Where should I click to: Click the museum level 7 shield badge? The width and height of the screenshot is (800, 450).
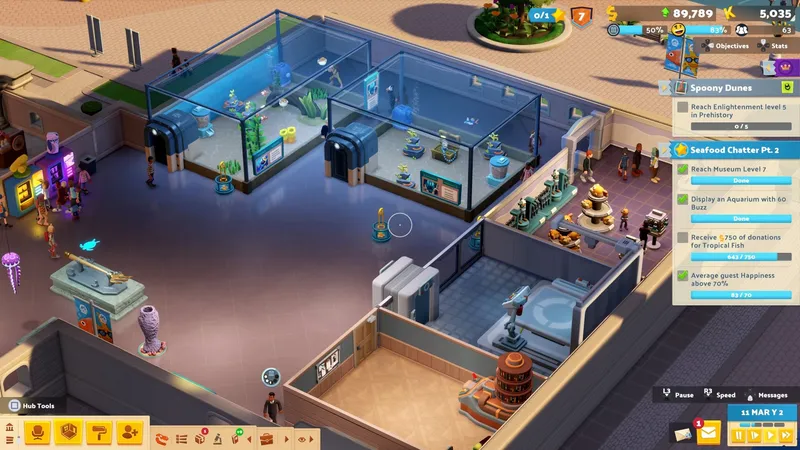(582, 15)
